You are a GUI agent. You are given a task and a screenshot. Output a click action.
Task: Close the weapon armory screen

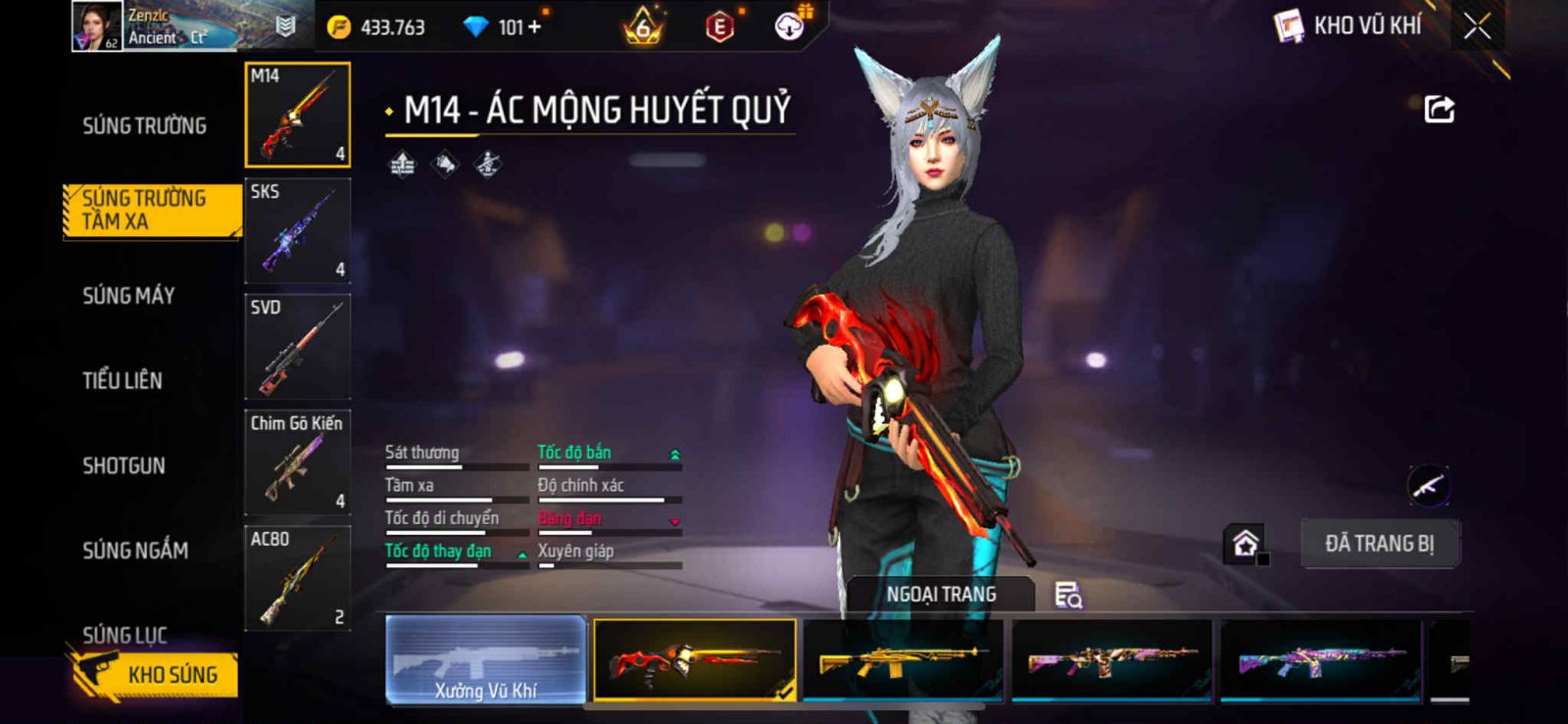tap(1477, 26)
